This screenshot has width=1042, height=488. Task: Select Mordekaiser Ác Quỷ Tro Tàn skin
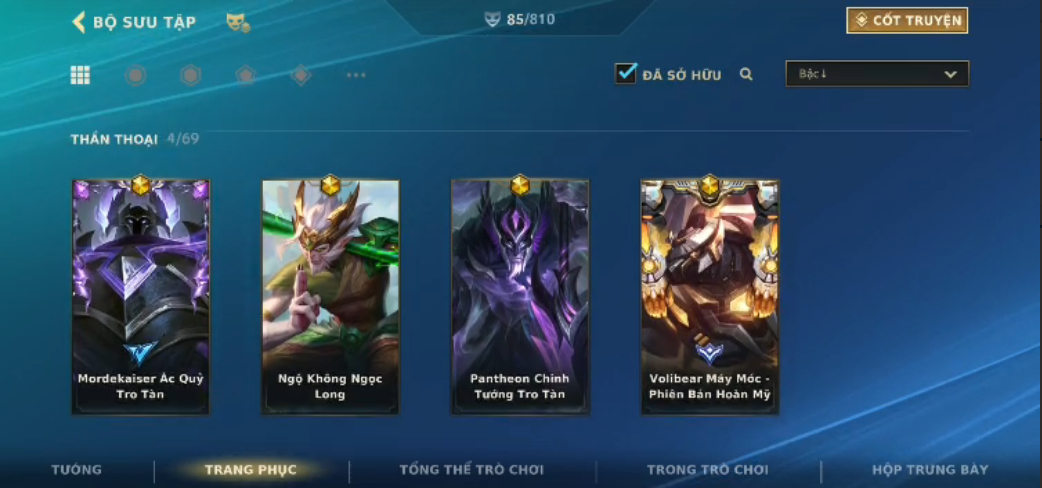pyautogui.click(x=140, y=296)
